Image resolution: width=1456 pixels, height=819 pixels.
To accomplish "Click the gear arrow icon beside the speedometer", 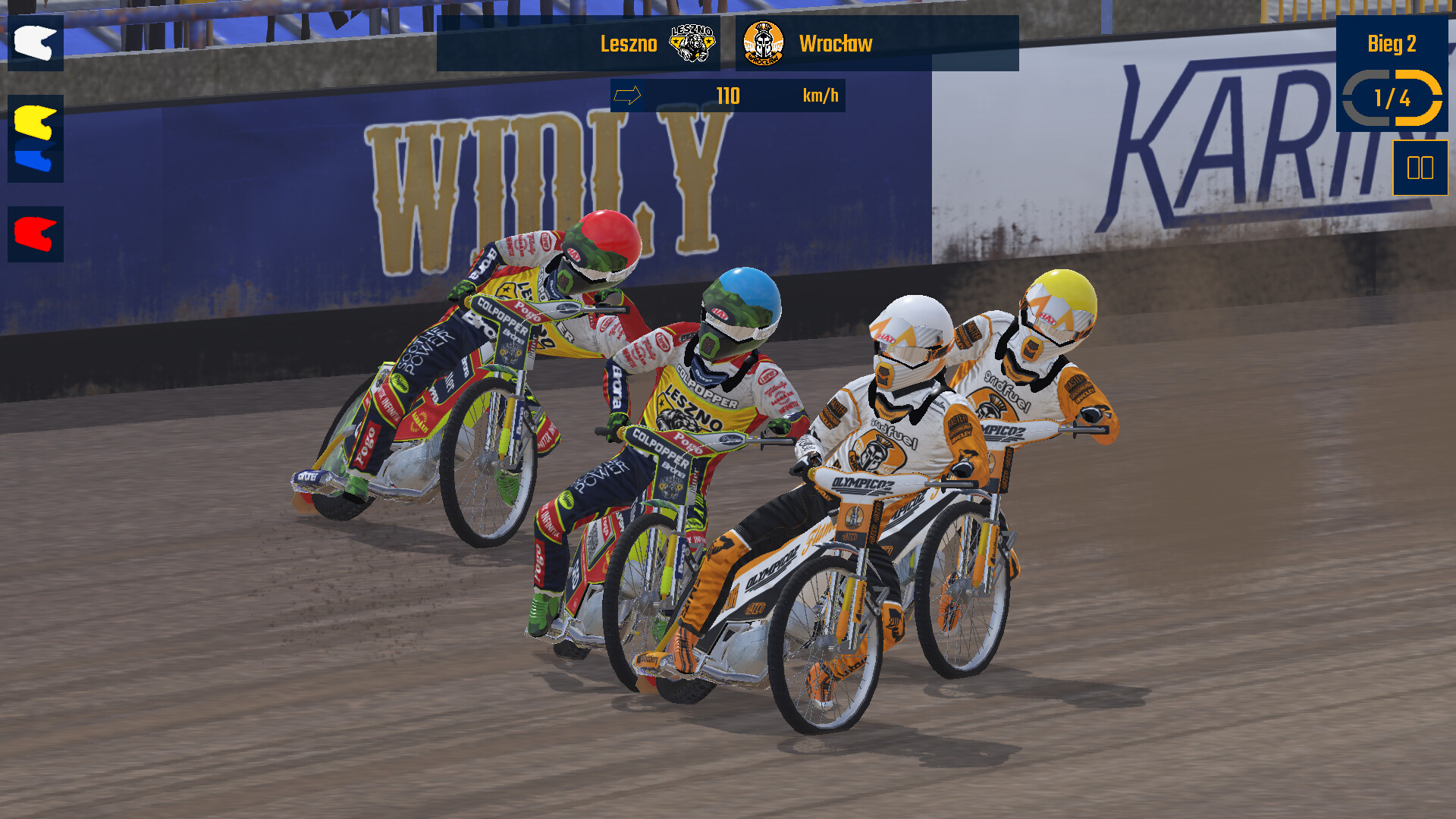I will coord(629,96).
